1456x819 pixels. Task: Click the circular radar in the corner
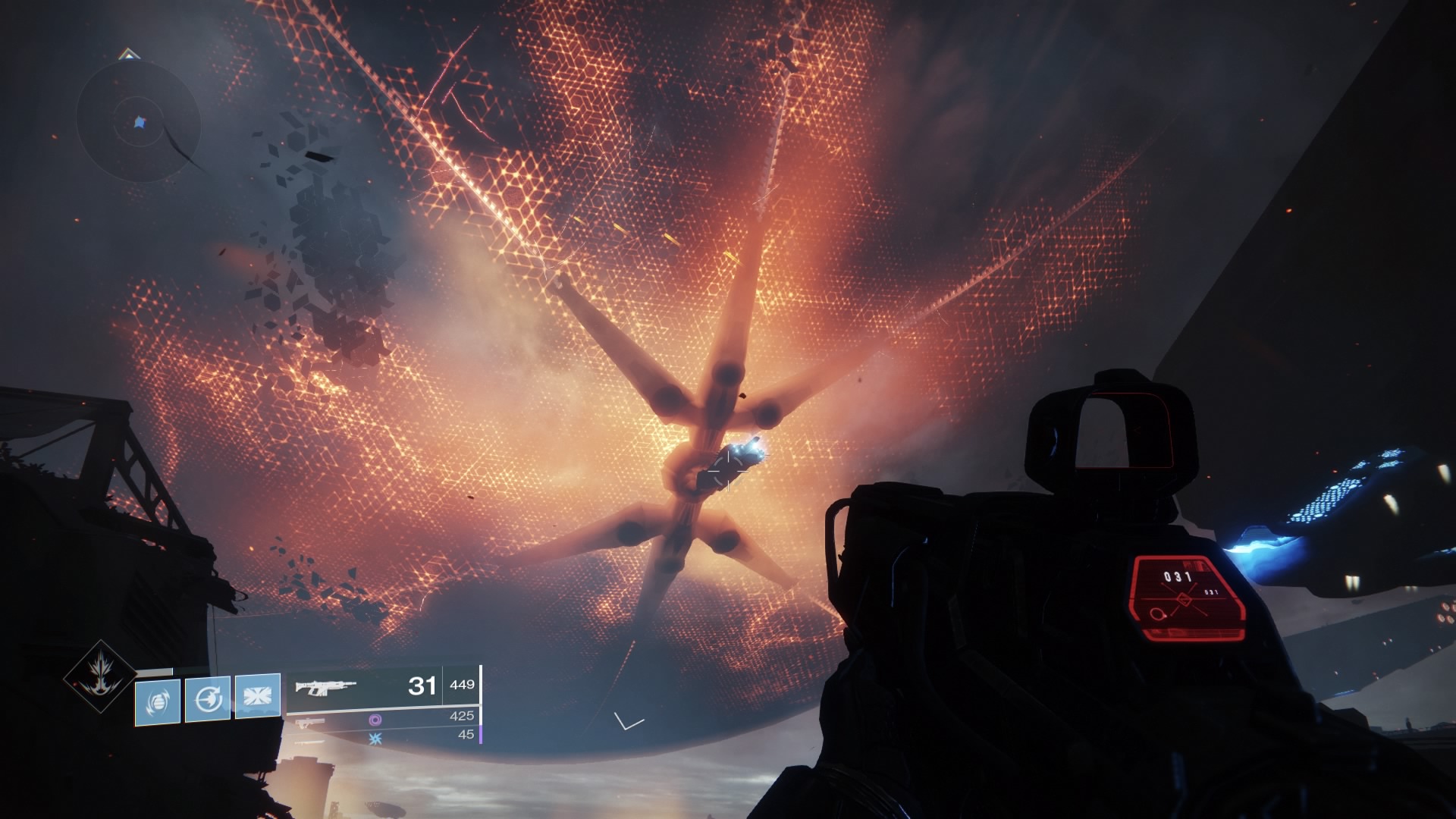[x=138, y=121]
